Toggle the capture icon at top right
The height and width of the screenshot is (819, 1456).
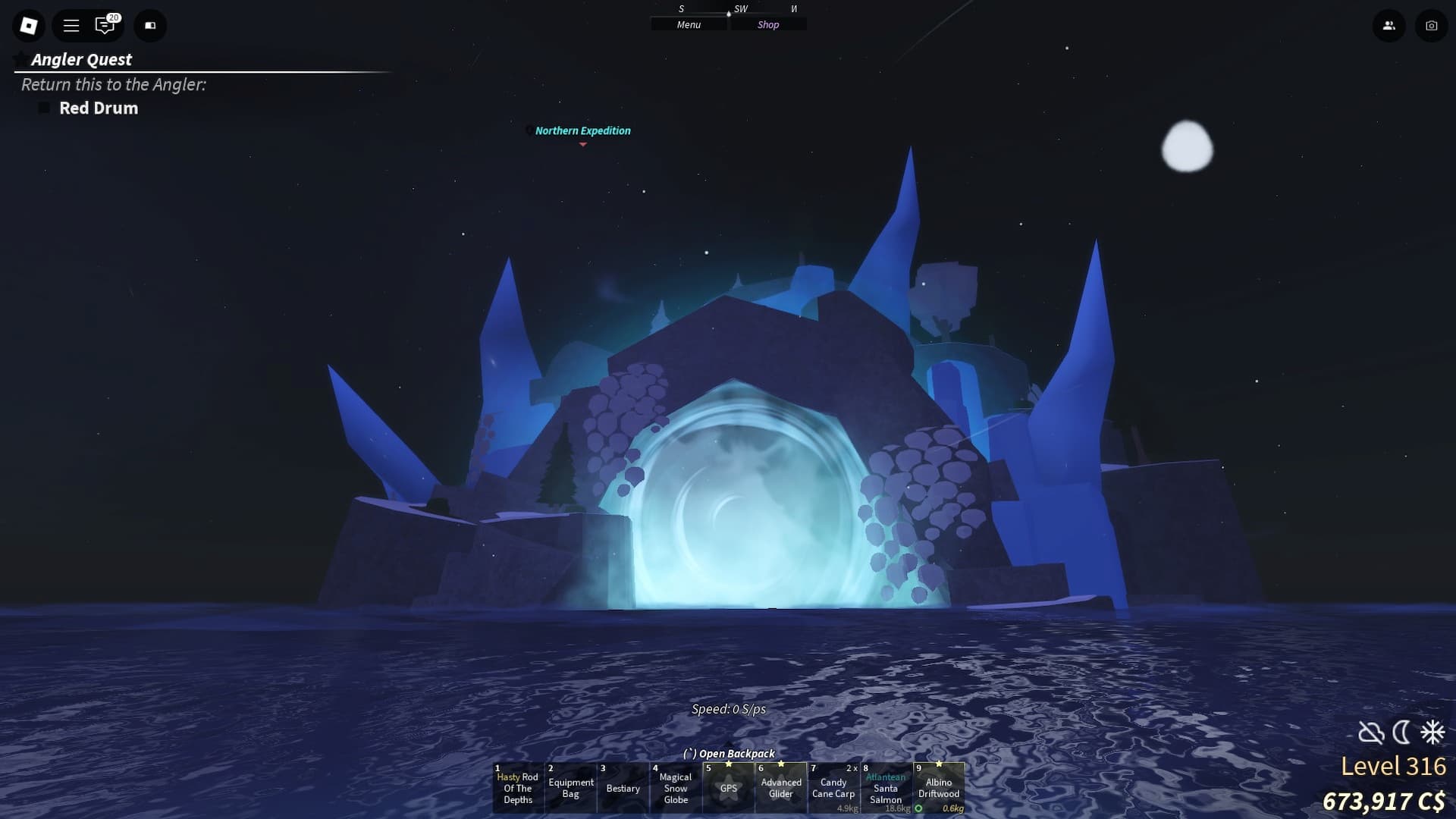tap(1432, 25)
